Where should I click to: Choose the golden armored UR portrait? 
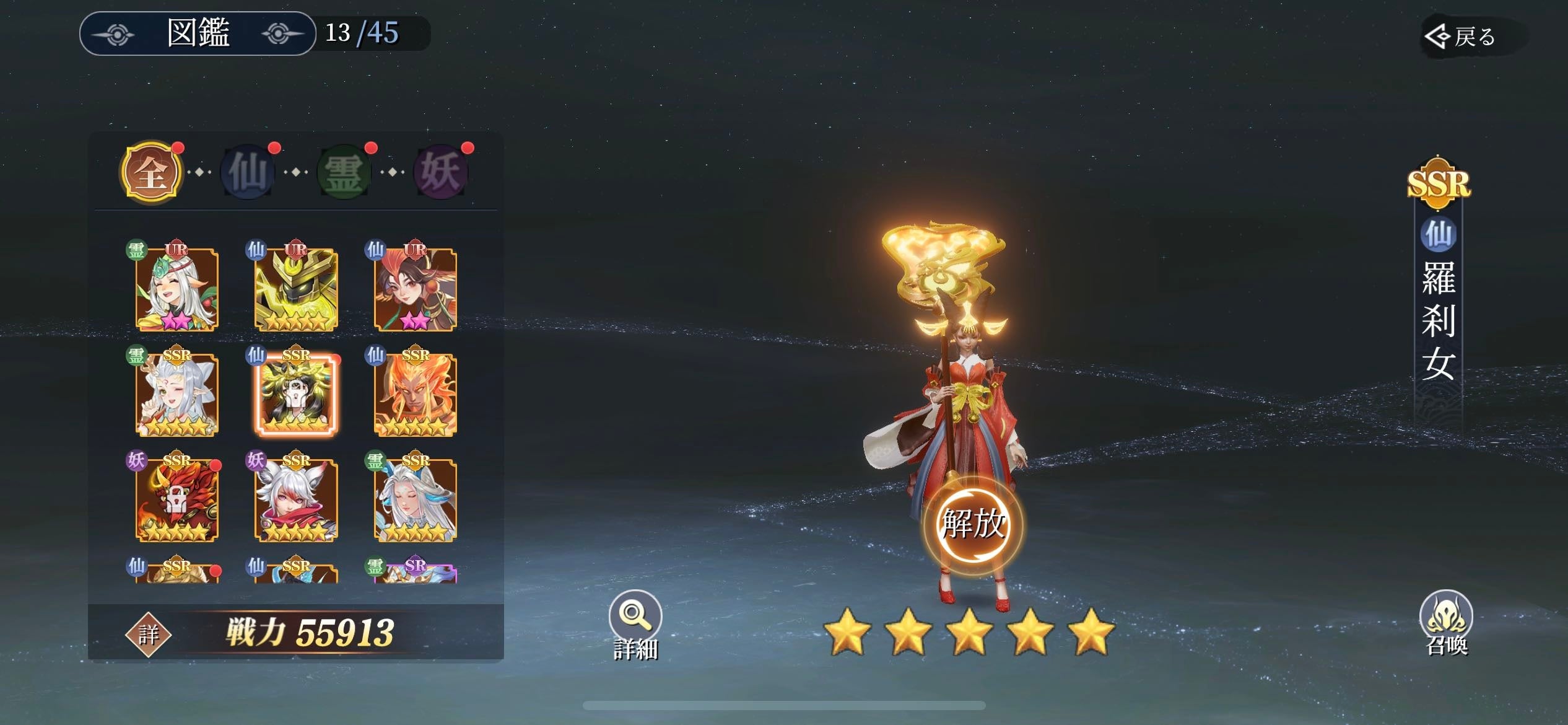click(296, 289)
